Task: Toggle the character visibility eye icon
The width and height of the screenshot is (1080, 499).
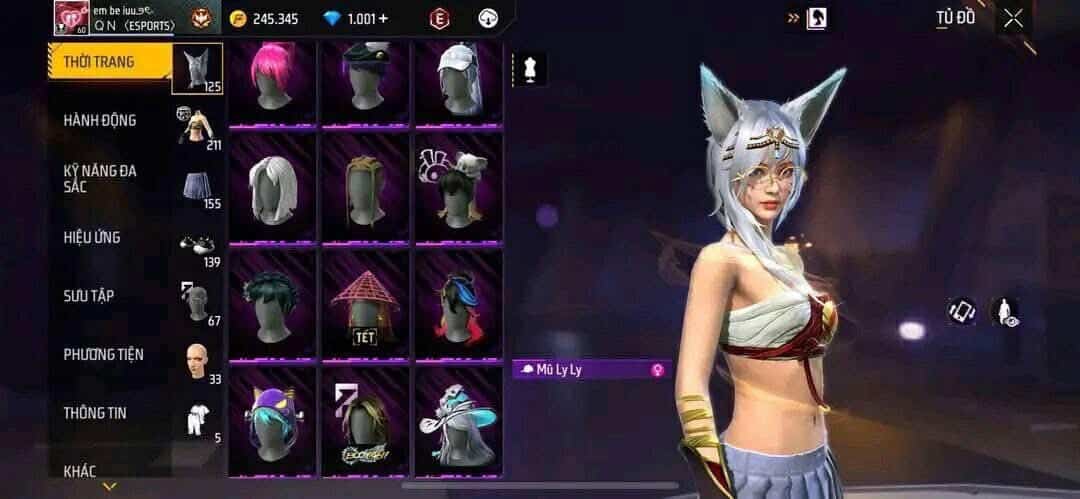Action: pos(1004,312)
